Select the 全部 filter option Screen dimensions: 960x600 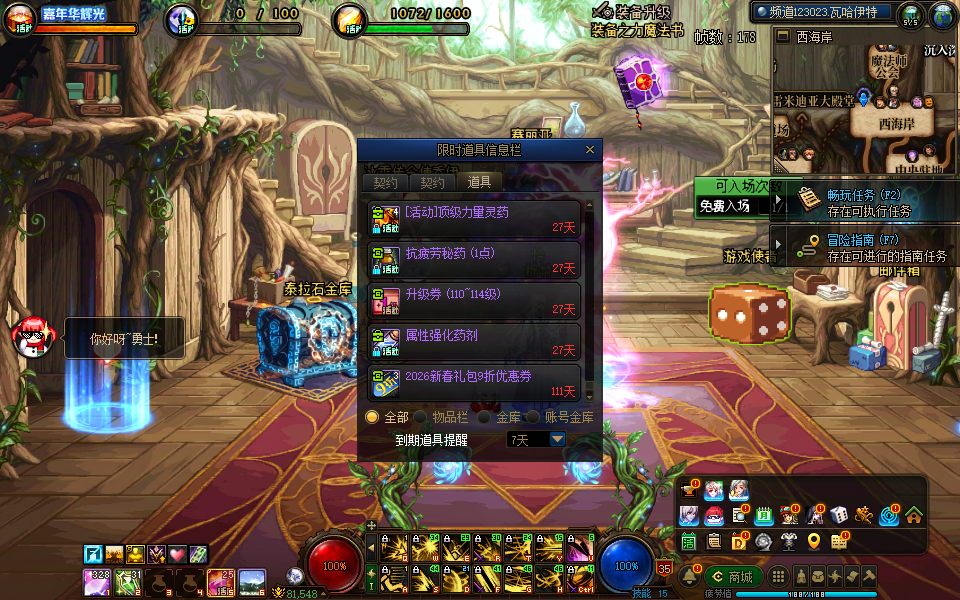[373, 417]
